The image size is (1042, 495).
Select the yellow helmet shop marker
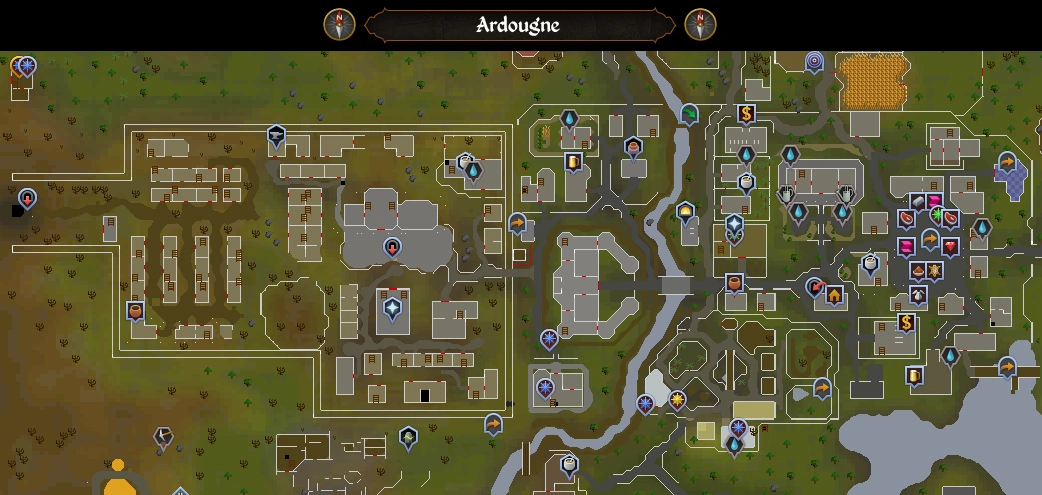tap(685, 212)
